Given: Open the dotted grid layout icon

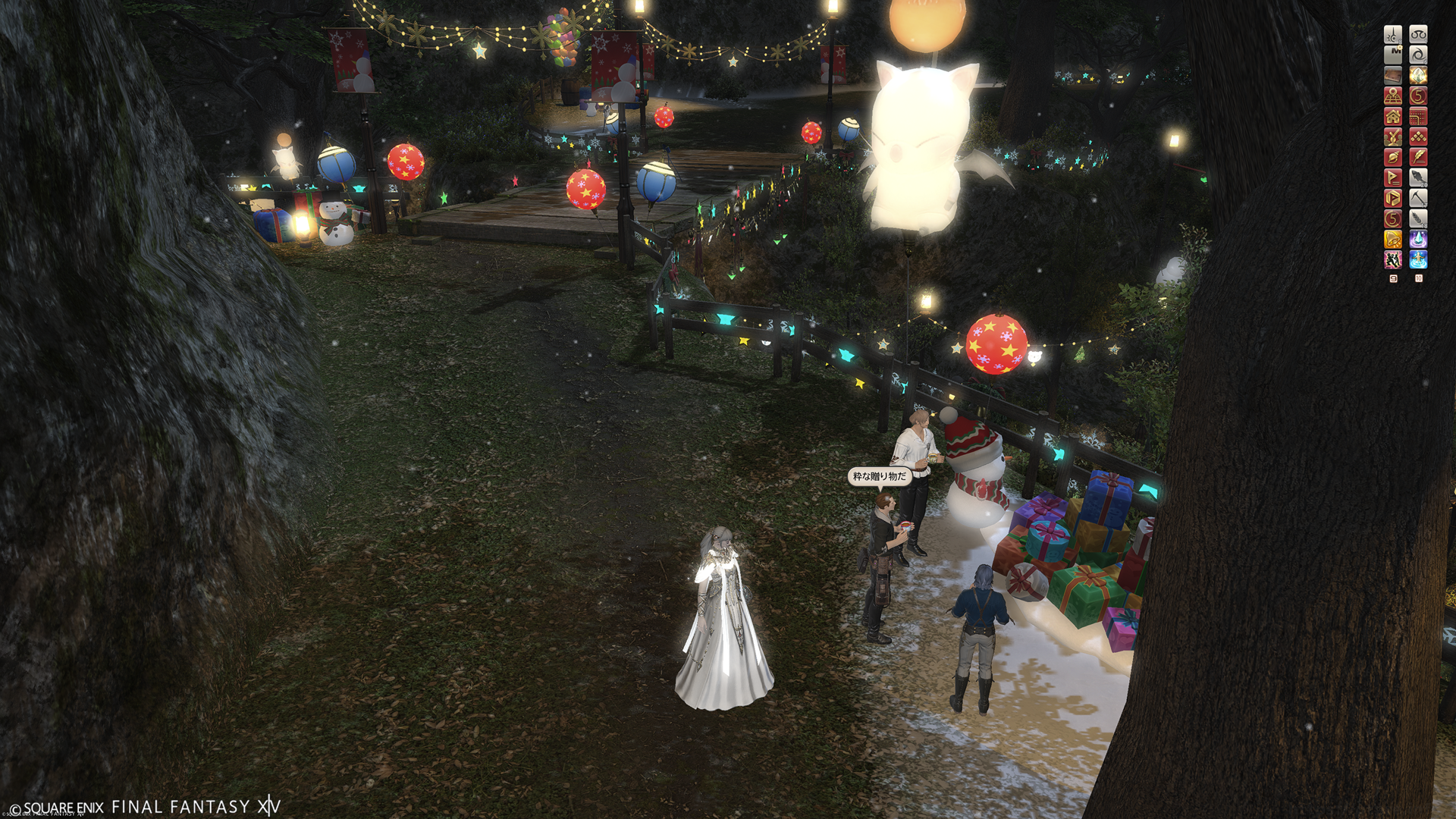Looking at the screenshot, I should 1418,116.
